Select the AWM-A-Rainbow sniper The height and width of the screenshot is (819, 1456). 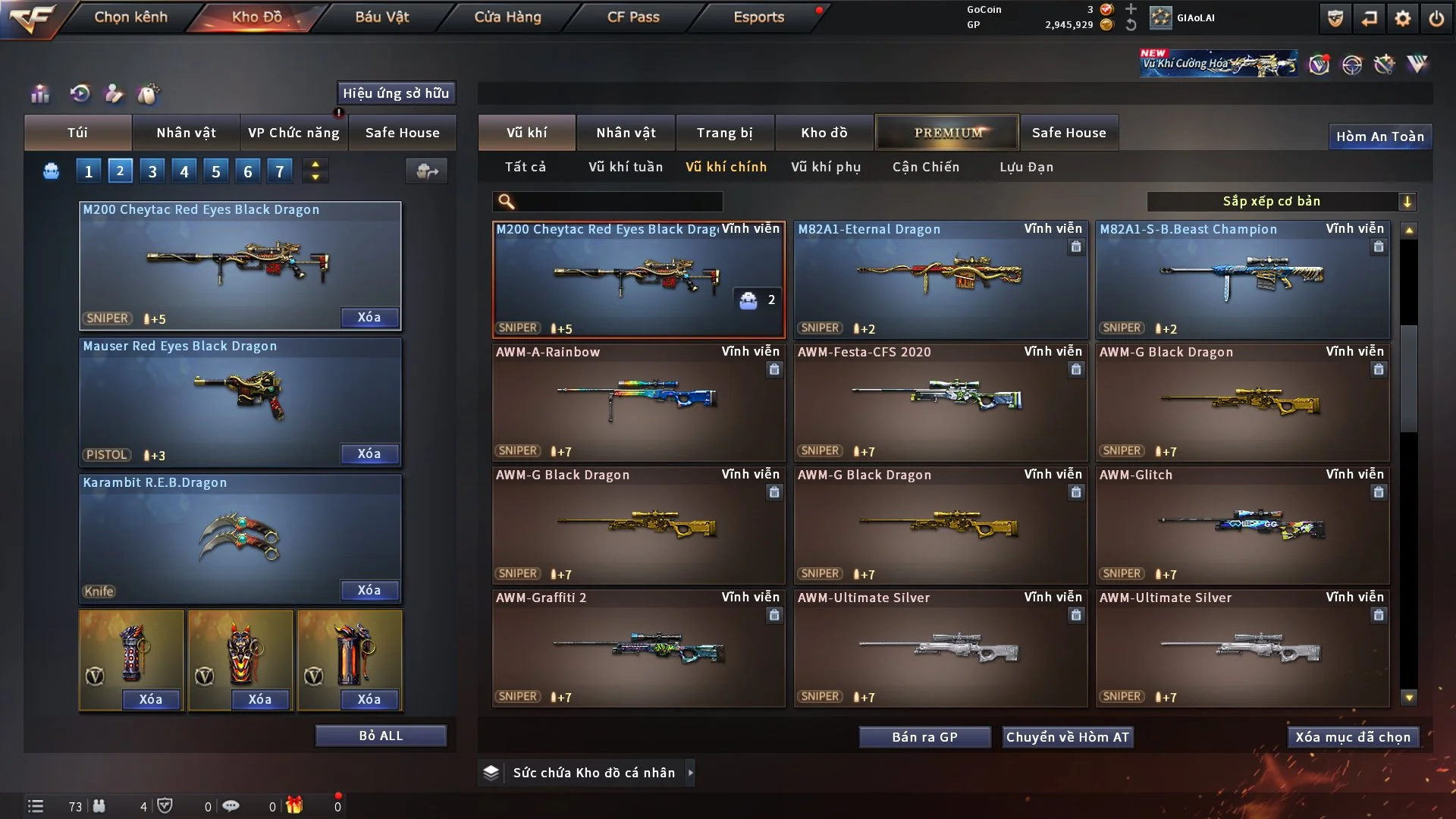pyautogui.click(x=638, y=402)
